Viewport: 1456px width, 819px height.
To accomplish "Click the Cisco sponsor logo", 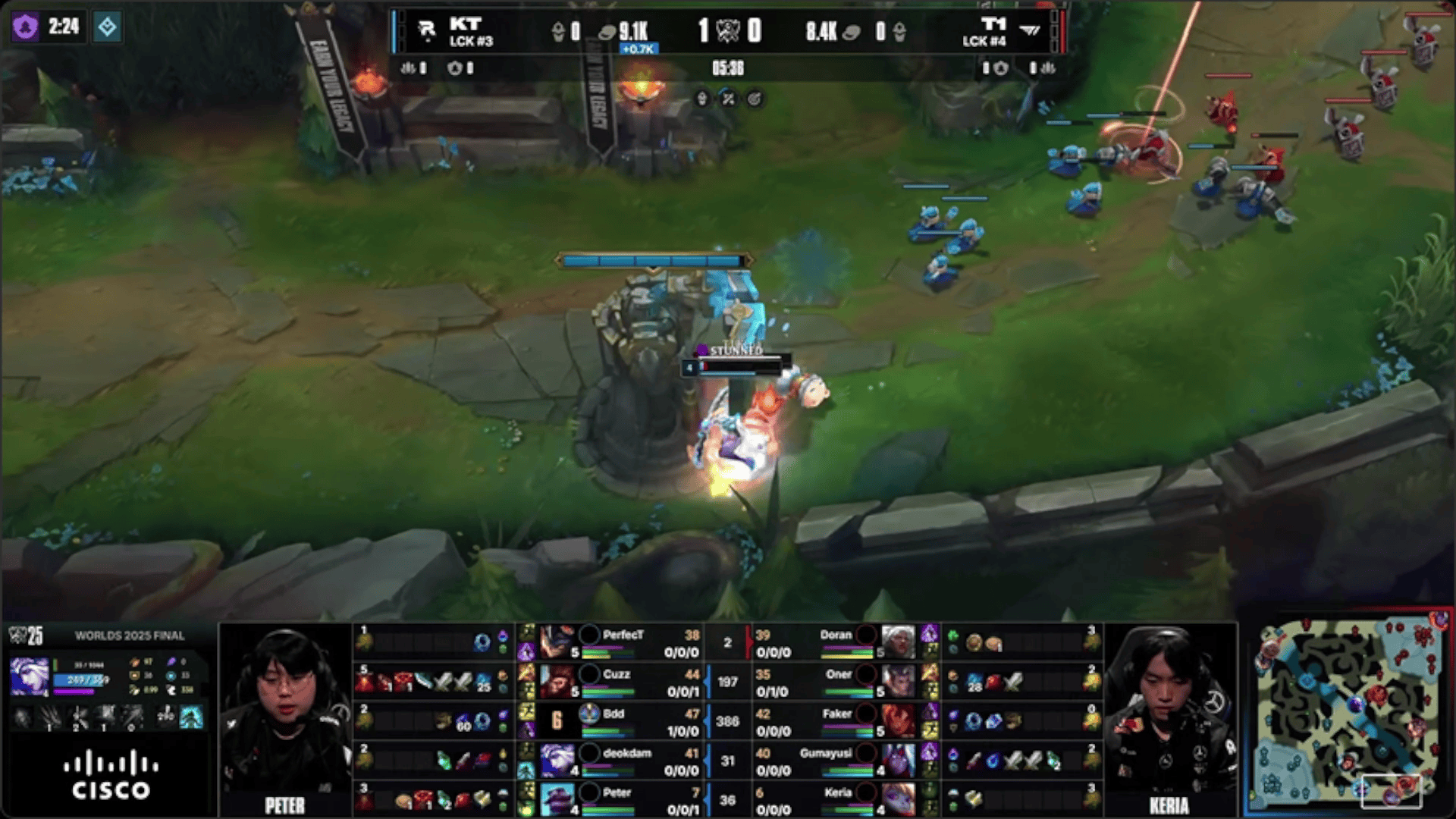I will point(111,775).
